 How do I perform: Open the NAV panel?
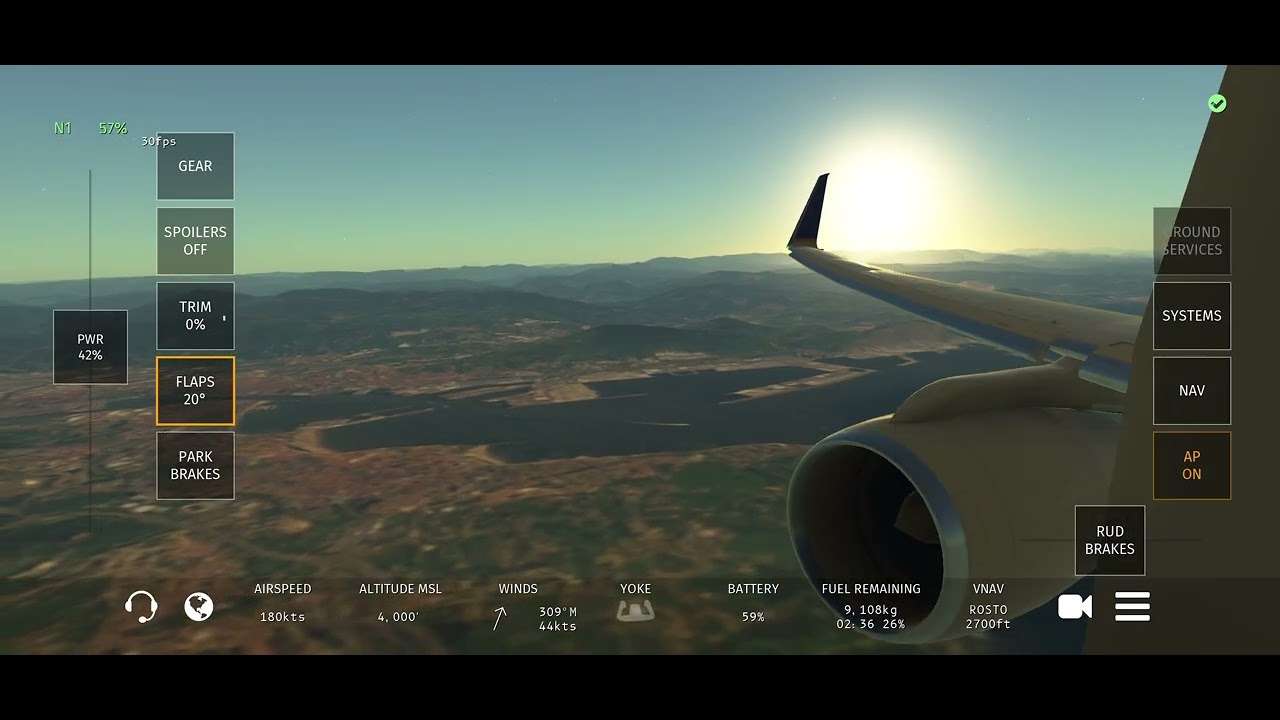click(1191, 391)
